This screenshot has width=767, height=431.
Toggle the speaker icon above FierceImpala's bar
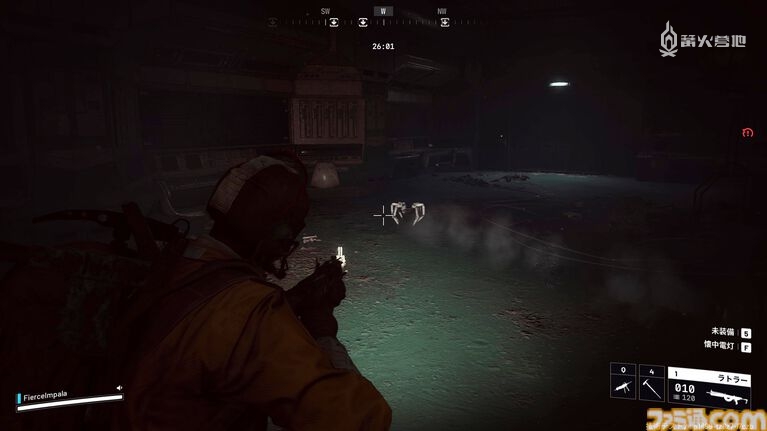119,388
